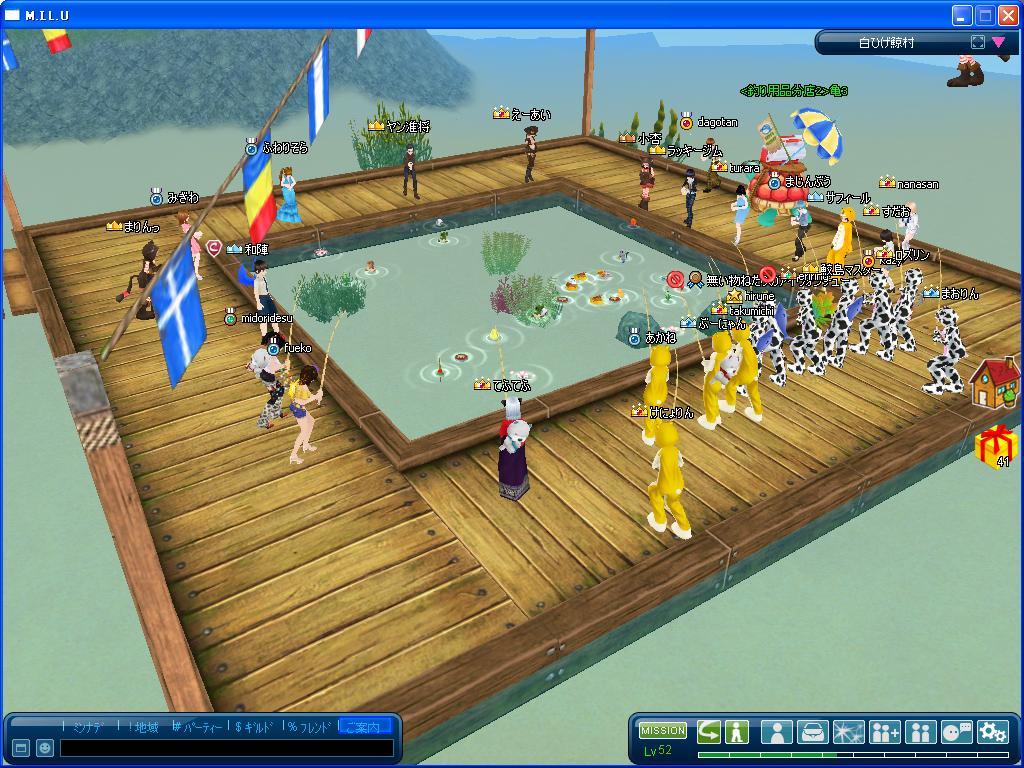Toggle the chat window icon
This screenshot has height=768, width=1024.
(21, 748)
